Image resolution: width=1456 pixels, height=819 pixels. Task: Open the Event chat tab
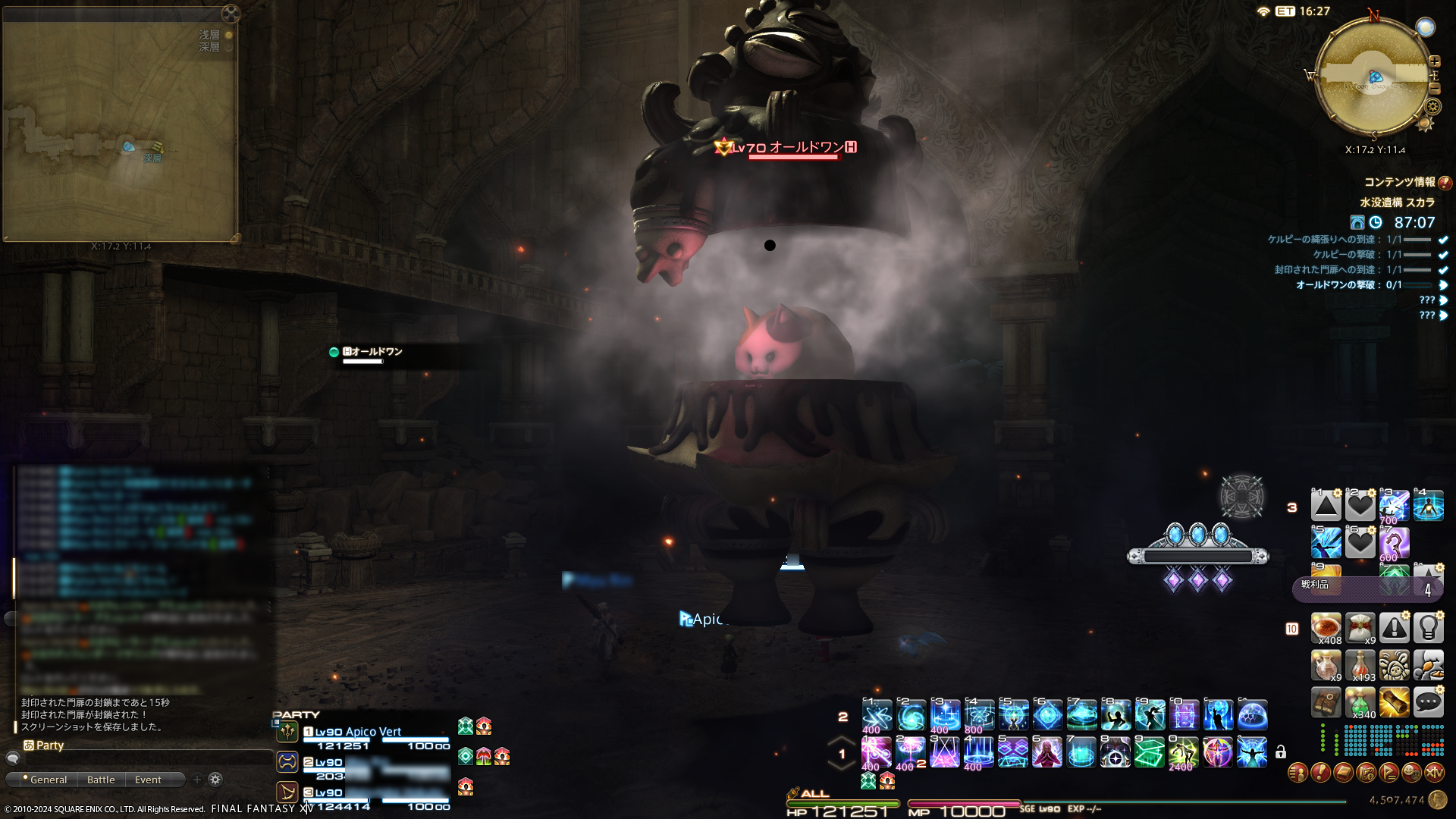pos(148,780)
